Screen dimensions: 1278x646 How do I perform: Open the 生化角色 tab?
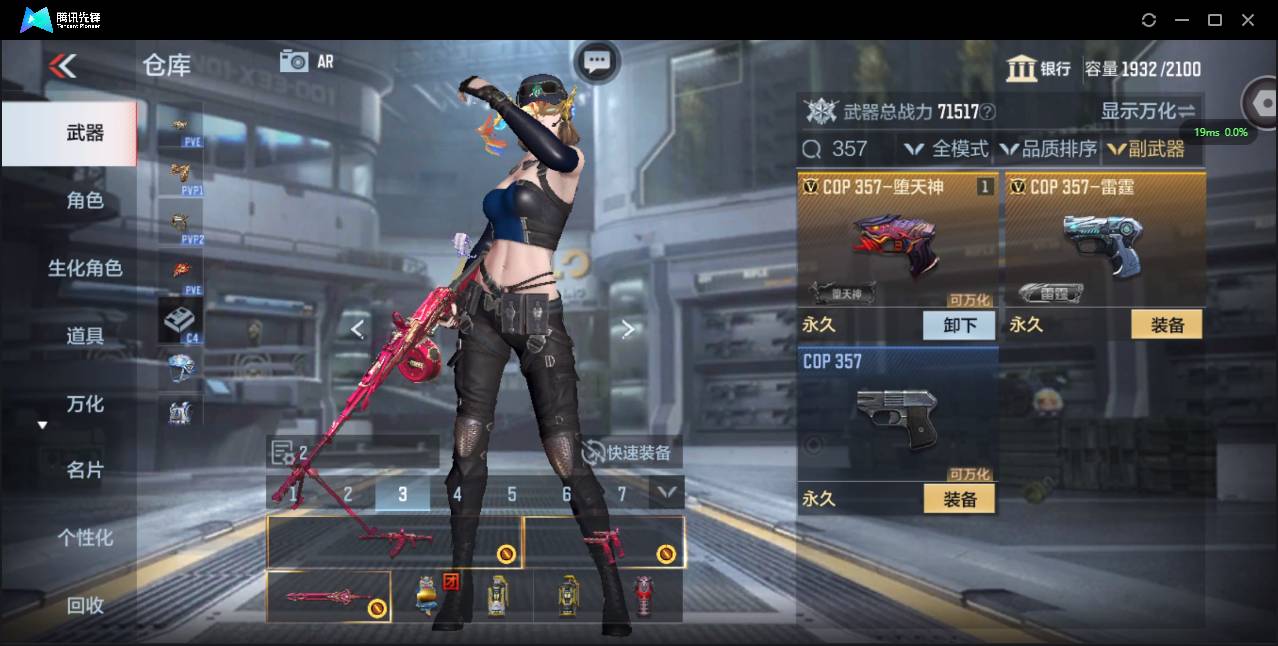pyautogui.click(x=84, y=268)
